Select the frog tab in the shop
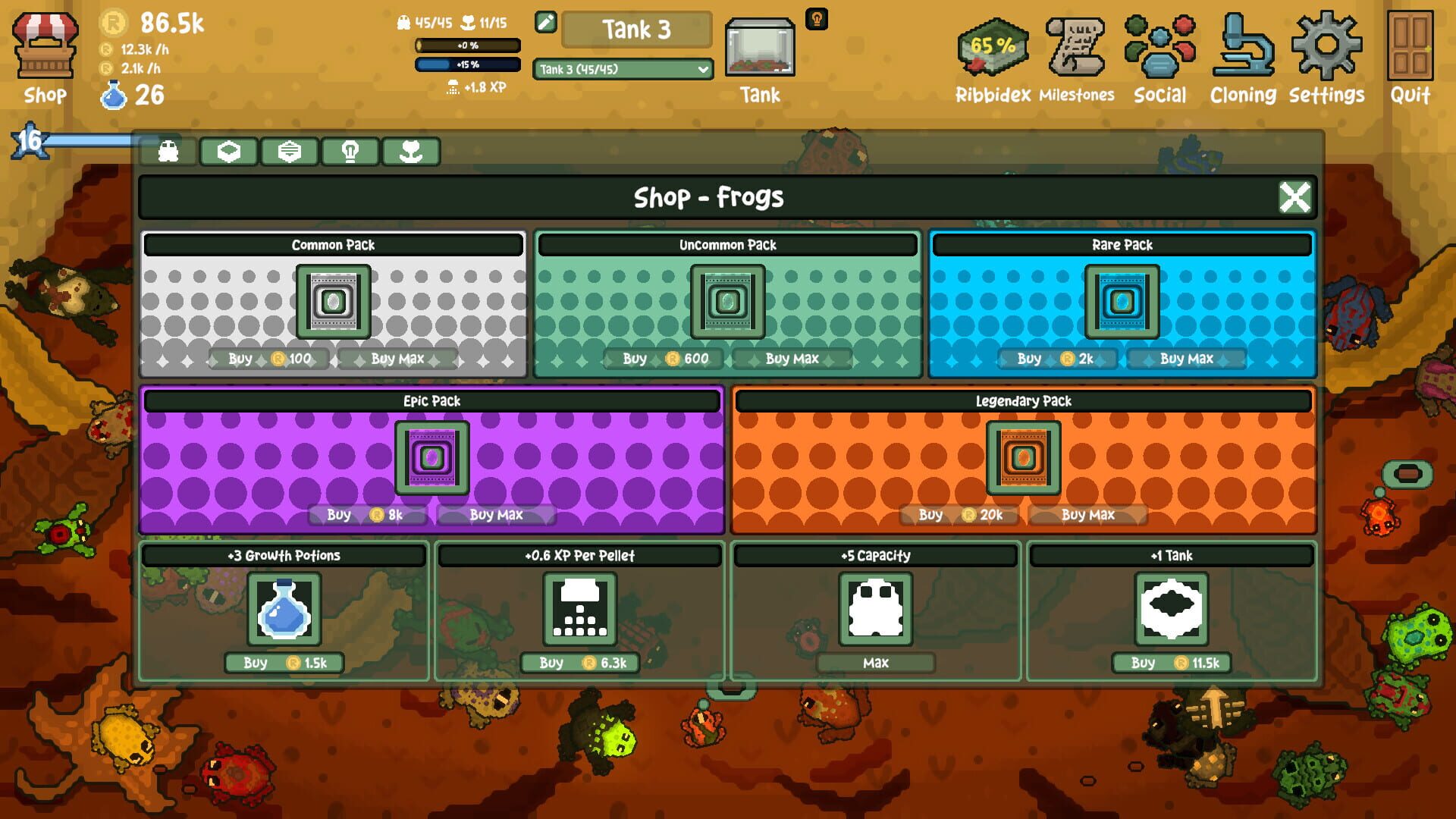The width and height of the screenshot is (1456, 819). pyautogui.click(x=168, y=151)
